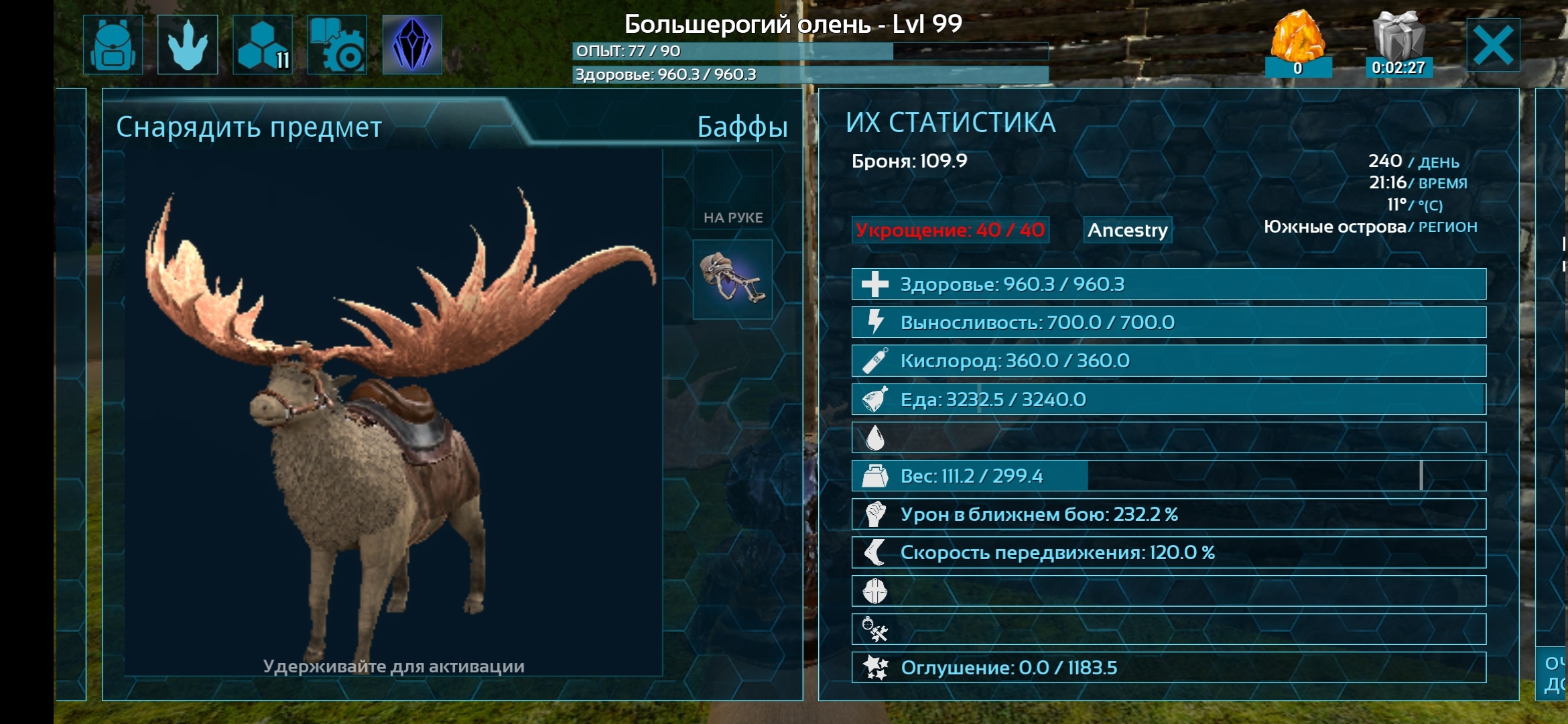Click the Укрощение taming indicator

950,230
